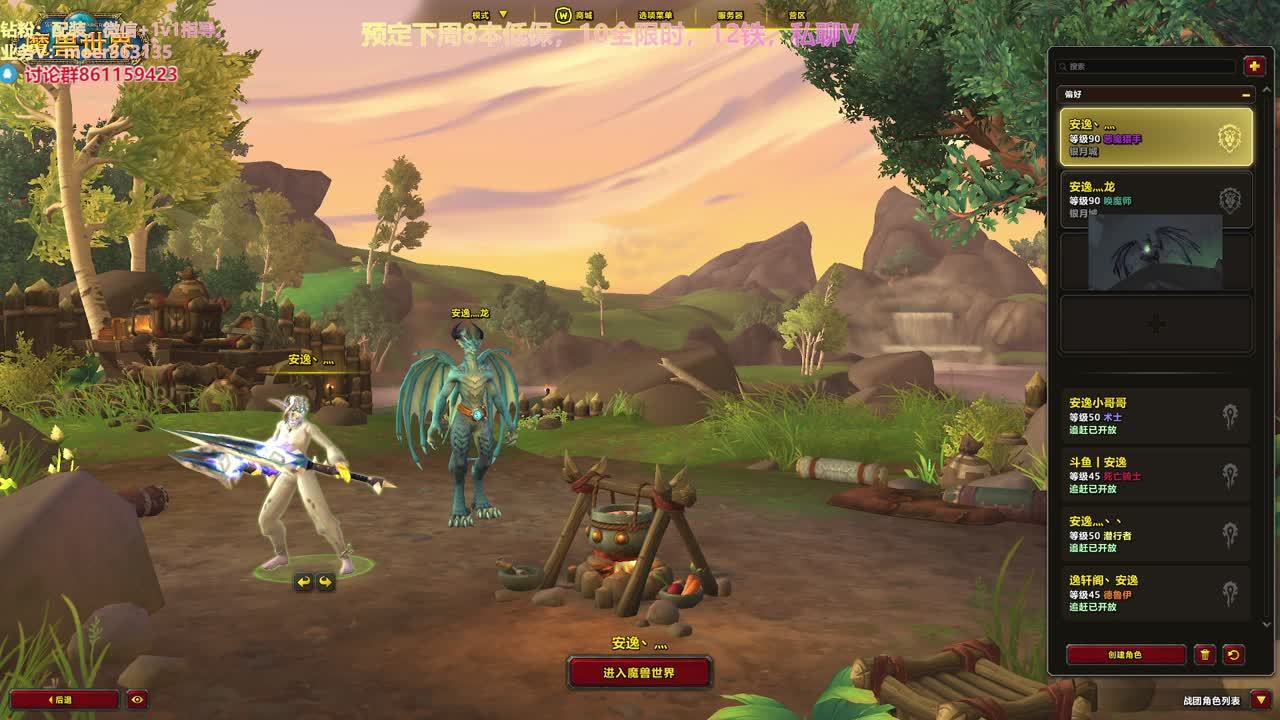
Task: Click the 创建角色 create character button
Action: point(1125,655)
